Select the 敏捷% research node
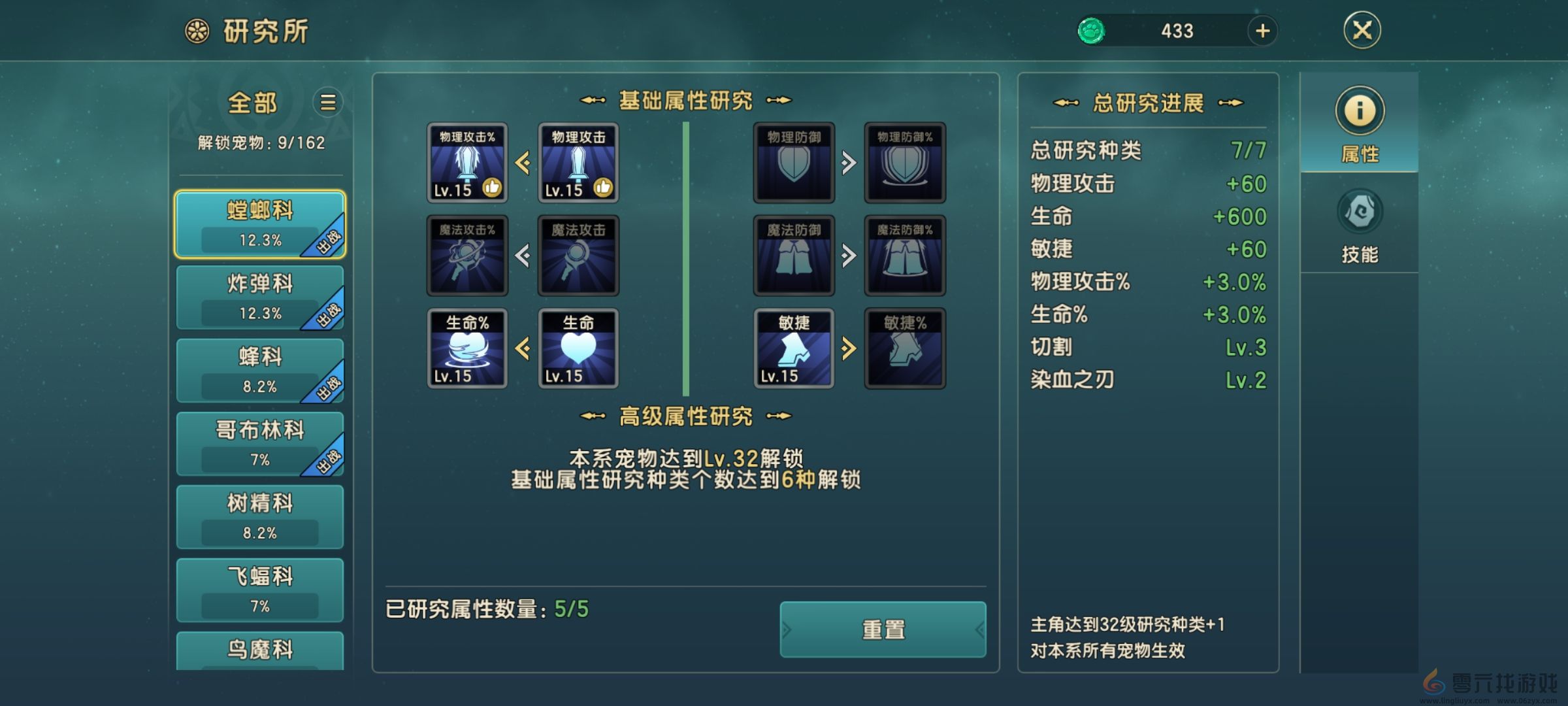 tap(904, 346)
